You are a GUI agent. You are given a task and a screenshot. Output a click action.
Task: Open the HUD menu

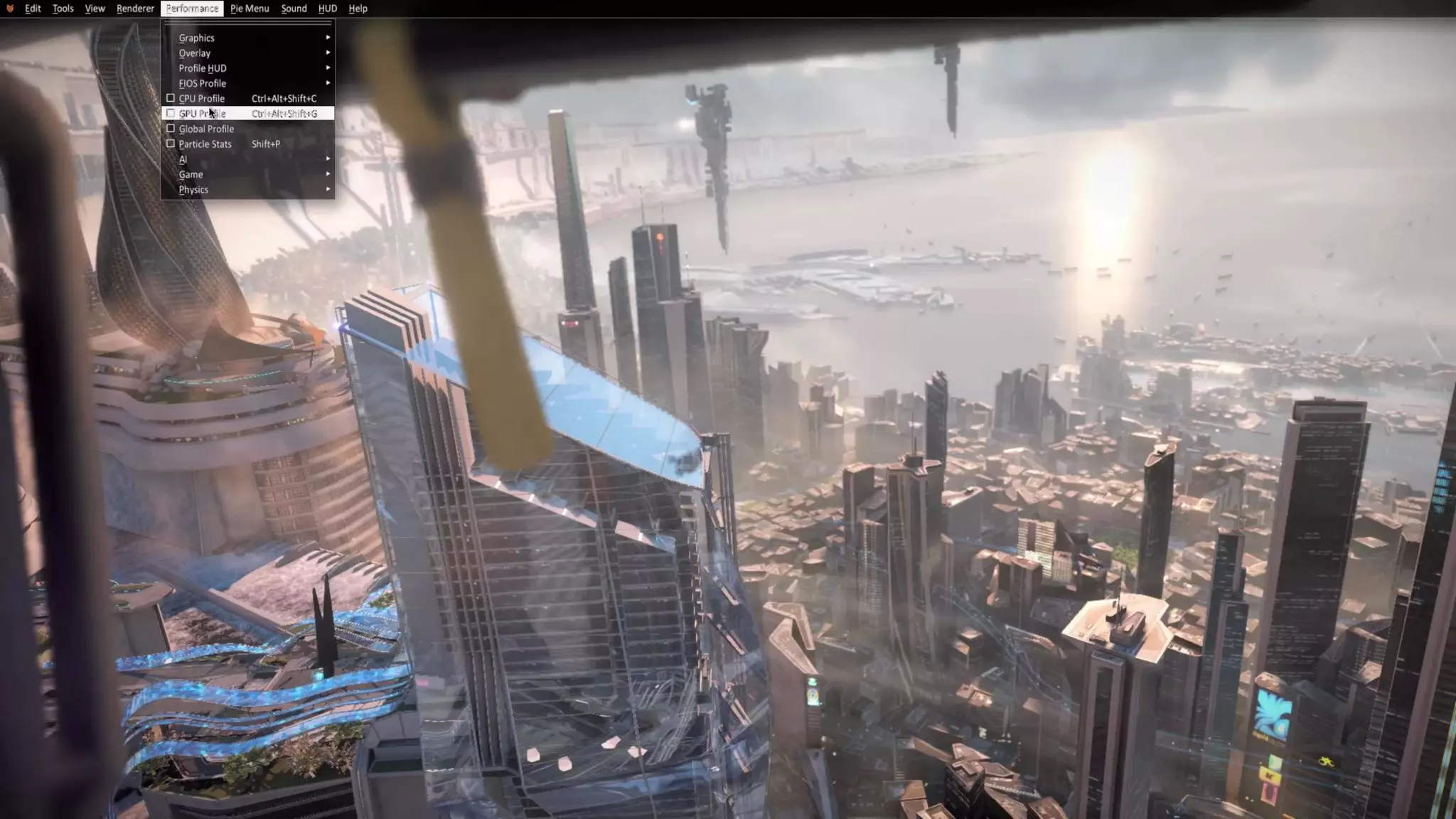tap(327, 9)
